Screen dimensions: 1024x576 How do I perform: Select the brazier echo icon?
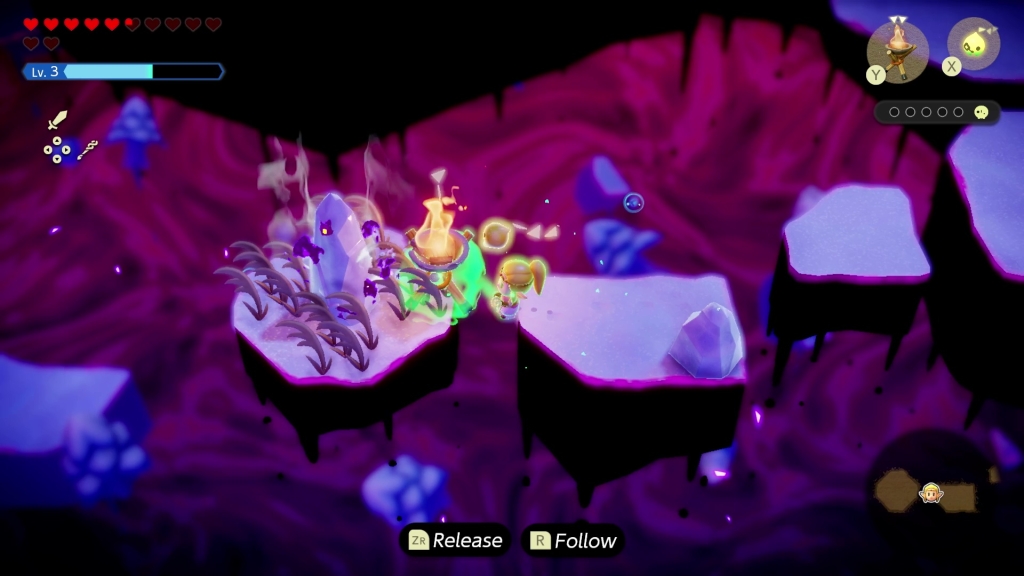click(897, 48)
